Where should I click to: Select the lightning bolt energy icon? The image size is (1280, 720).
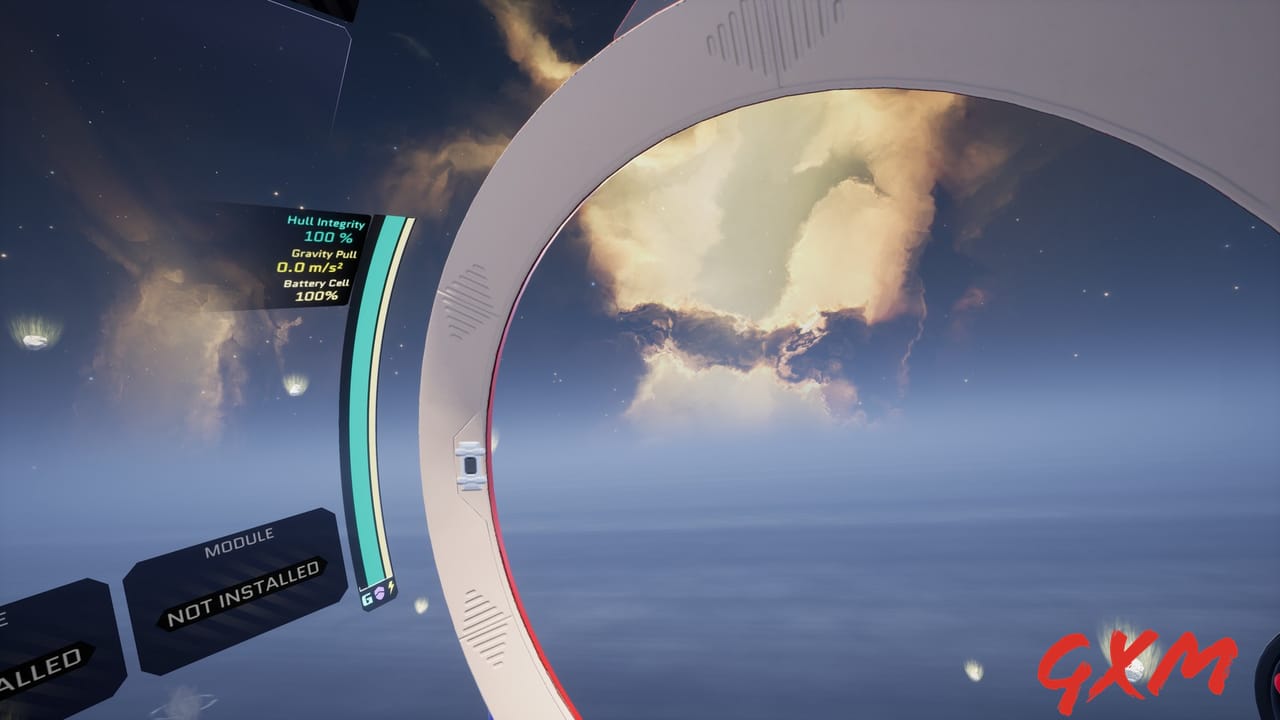click(391, 589)
